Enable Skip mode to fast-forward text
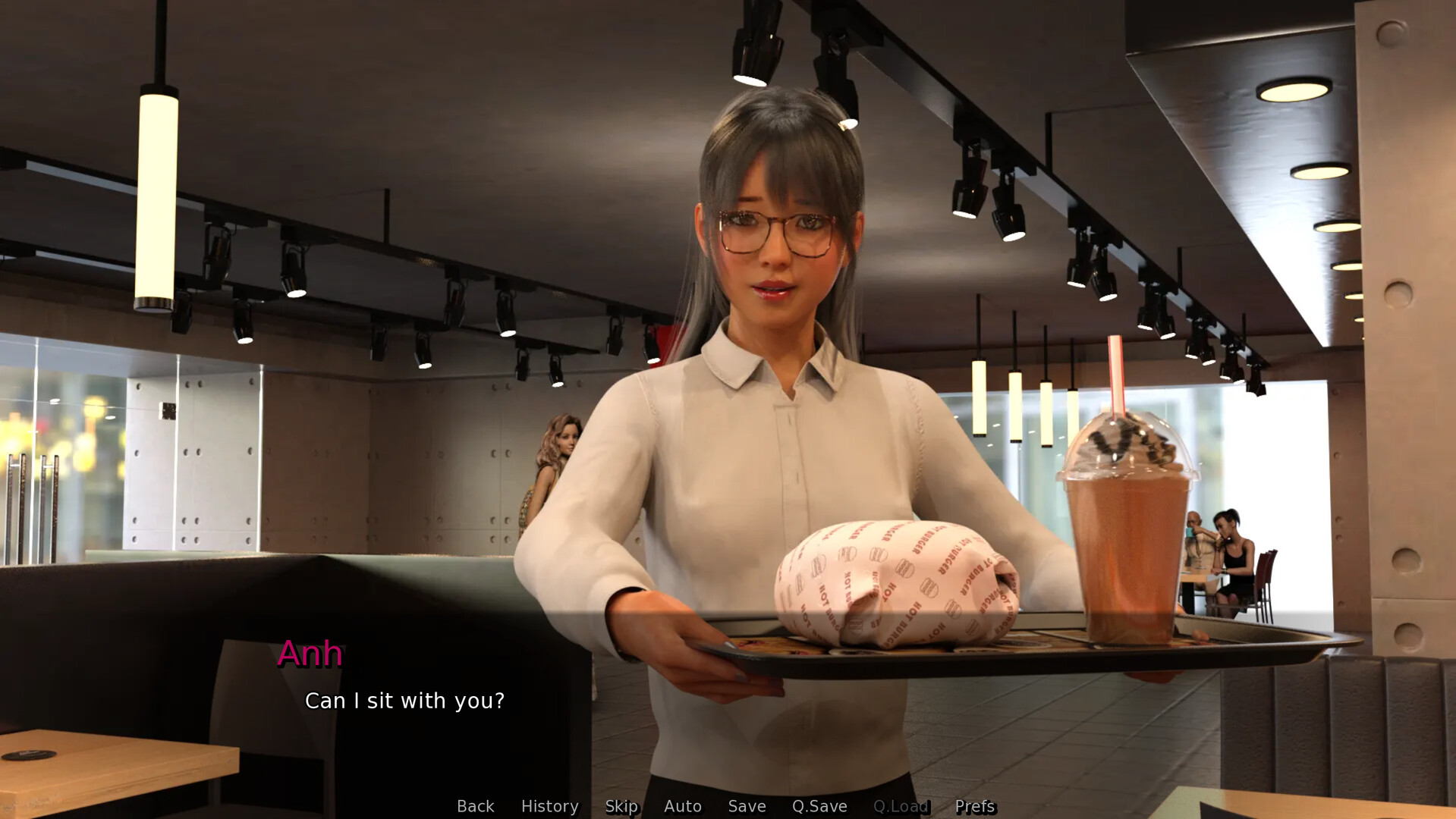Screen dimensions: 1456x819 [x=621, y=806]
